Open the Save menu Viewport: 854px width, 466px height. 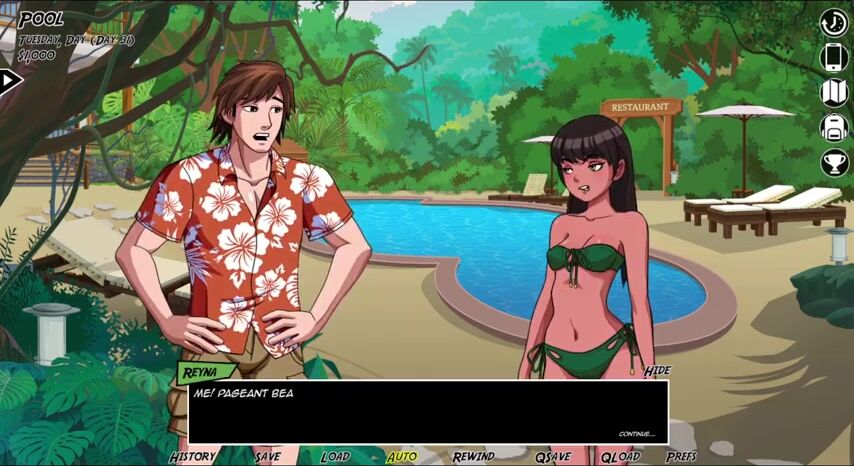267,456
